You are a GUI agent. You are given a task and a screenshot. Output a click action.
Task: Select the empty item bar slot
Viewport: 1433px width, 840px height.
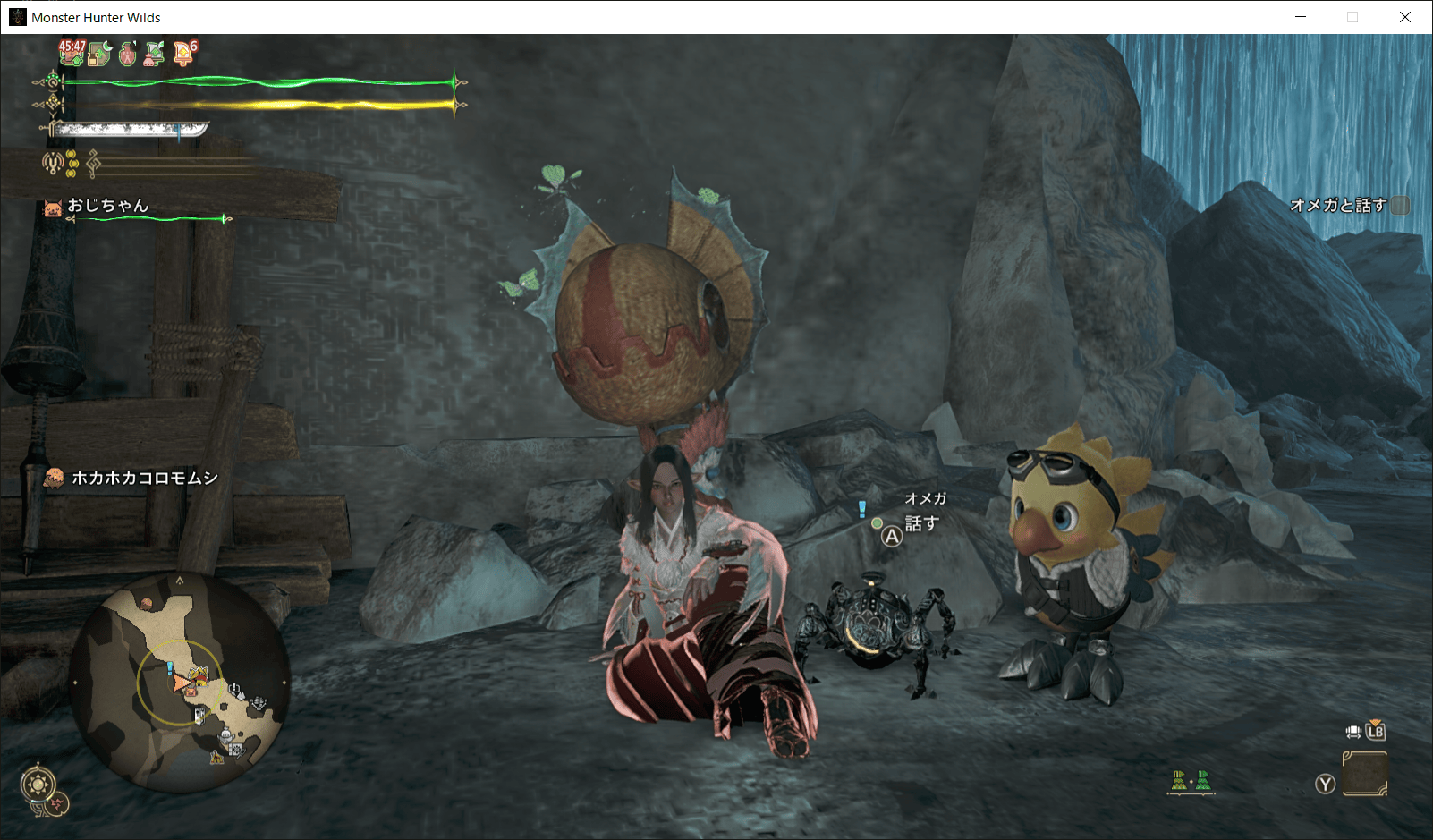[1364, 774]
